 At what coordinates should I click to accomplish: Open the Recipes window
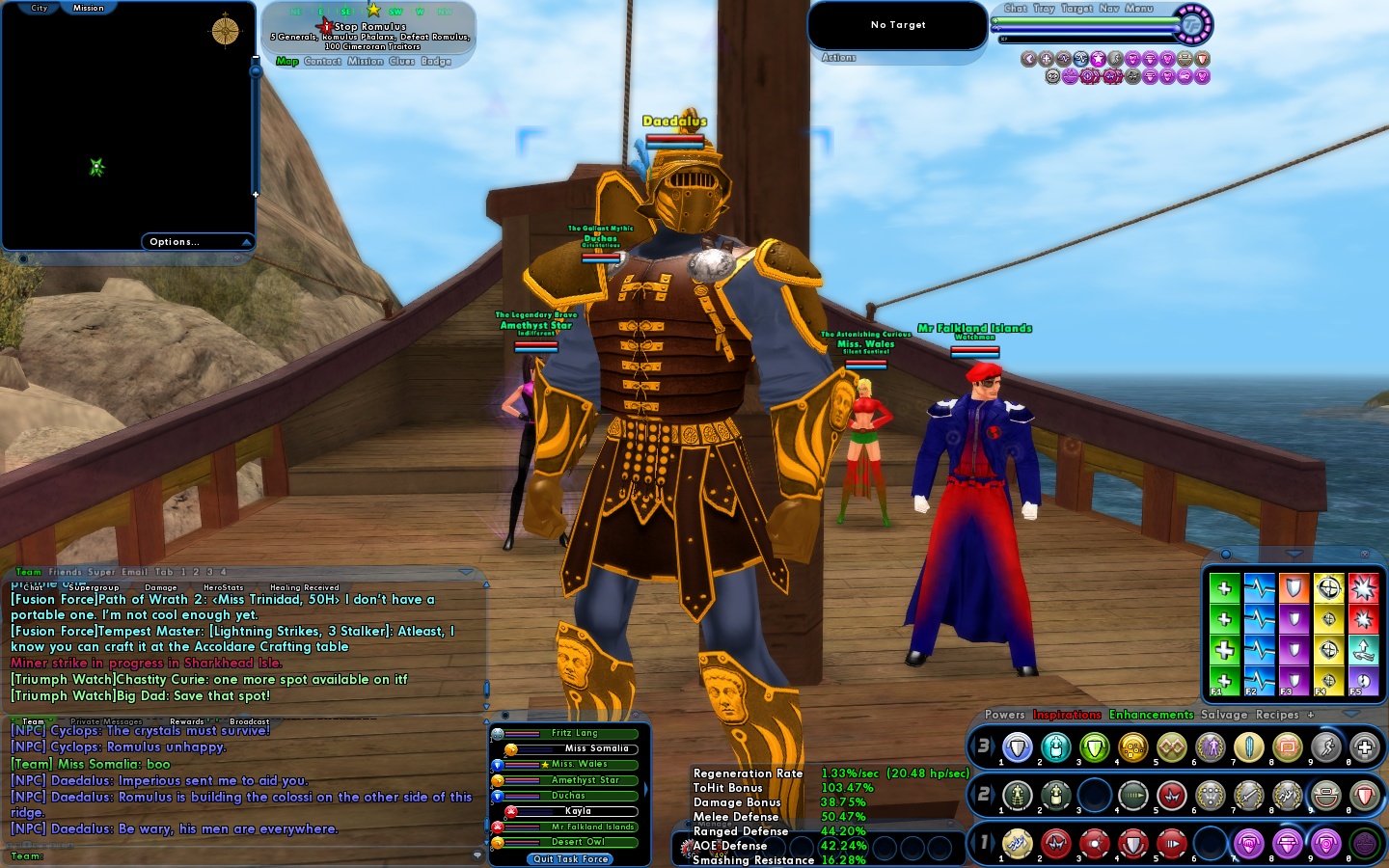point(1277,715)
